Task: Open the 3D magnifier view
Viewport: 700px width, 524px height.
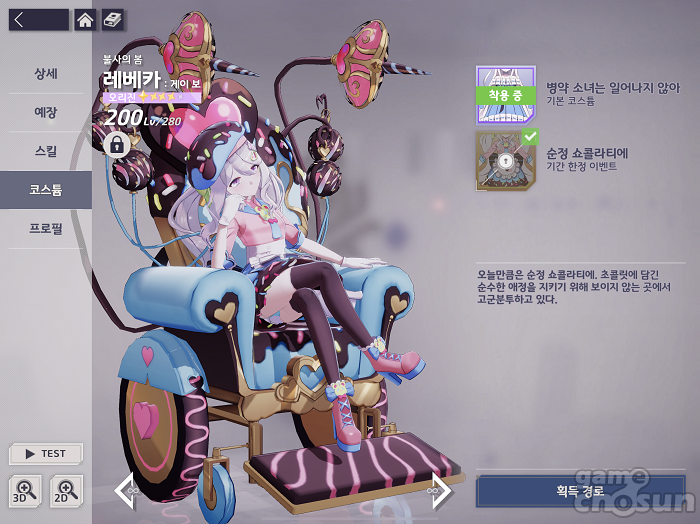Action: tap(24, 490)
